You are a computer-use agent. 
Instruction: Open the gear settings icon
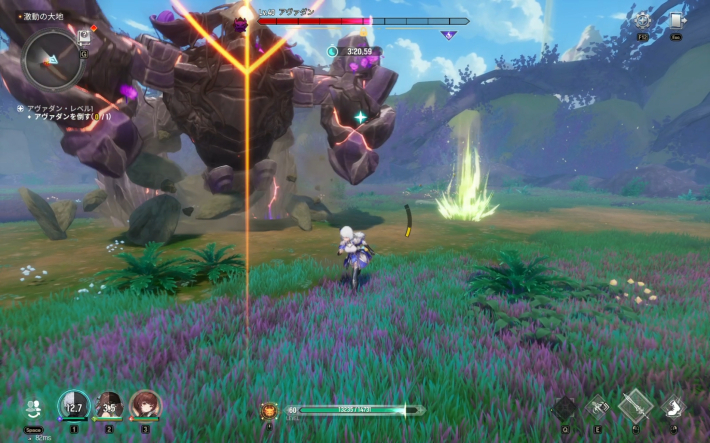coord(642,20)
